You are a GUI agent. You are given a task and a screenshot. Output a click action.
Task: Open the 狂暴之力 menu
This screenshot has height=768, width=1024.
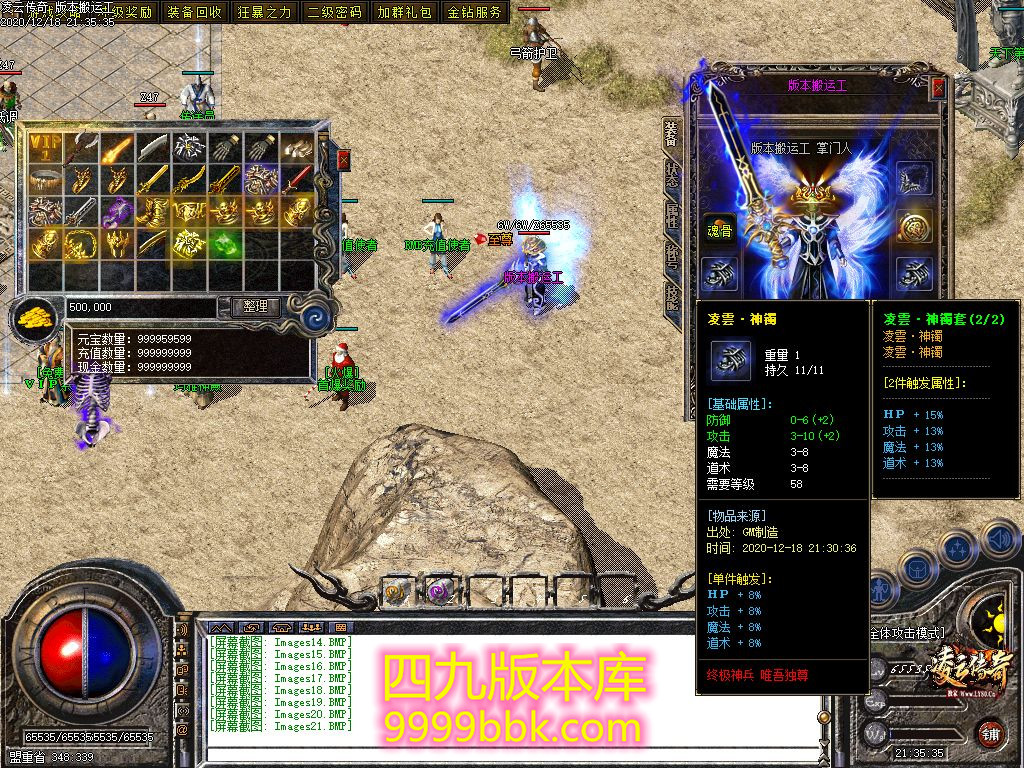pos(265,12)
